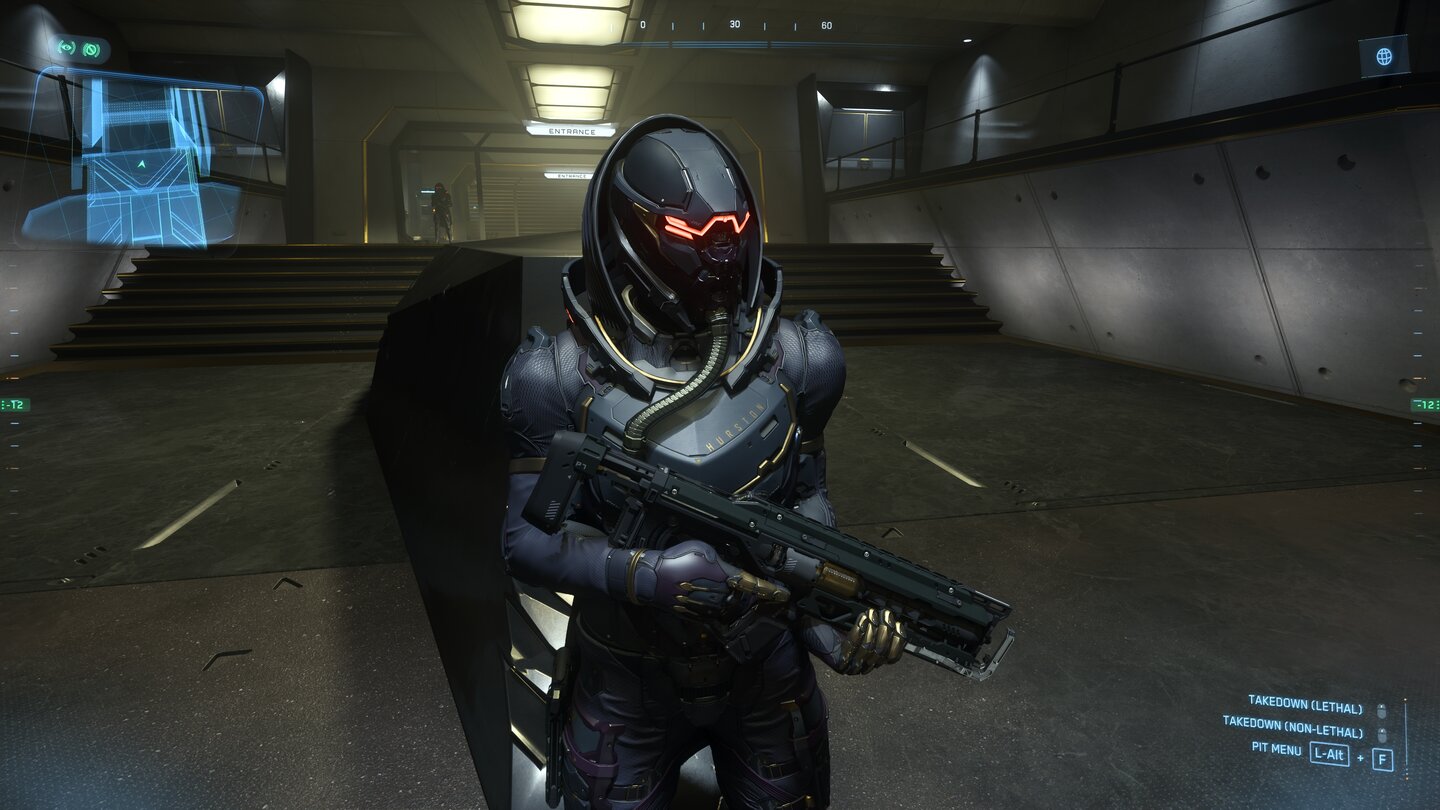Screen dimensions: 1440x810
Task: Click the 30 heading on the compass strip
Action: [x=734, y=25]
